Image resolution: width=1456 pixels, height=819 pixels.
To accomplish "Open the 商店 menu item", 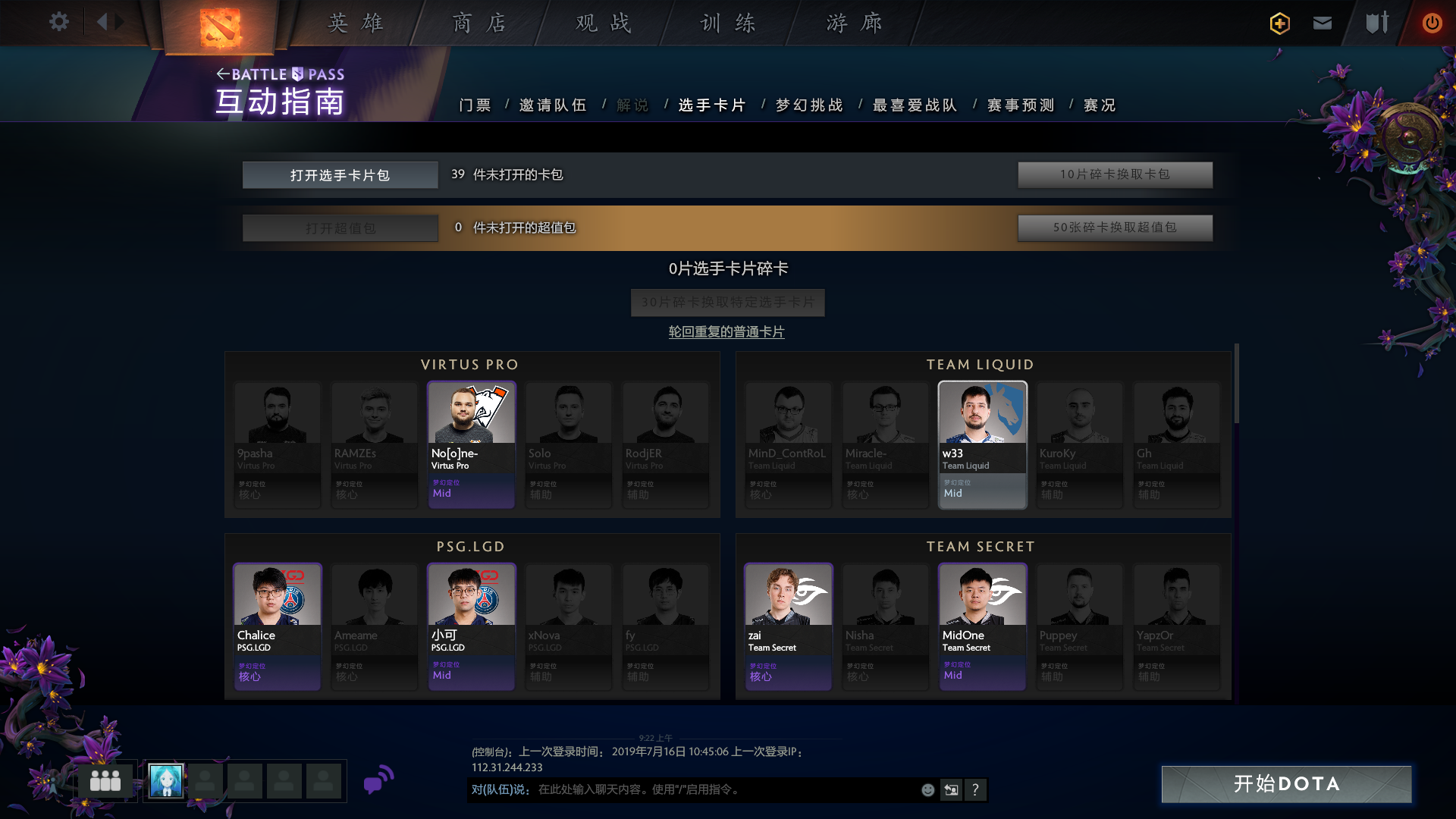I will coord(479,24).
